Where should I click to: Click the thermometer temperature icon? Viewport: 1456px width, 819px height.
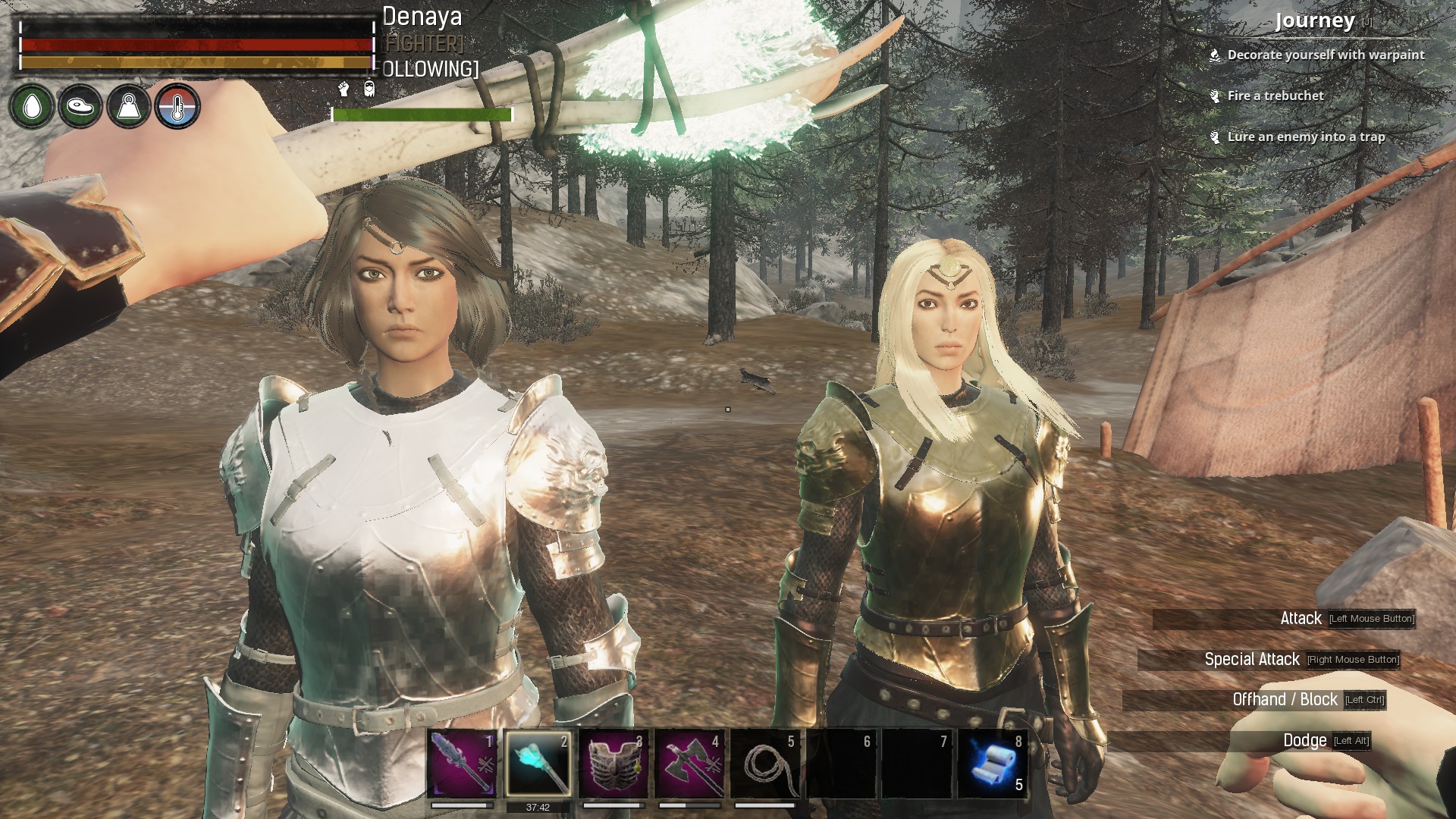coord(177,106)
